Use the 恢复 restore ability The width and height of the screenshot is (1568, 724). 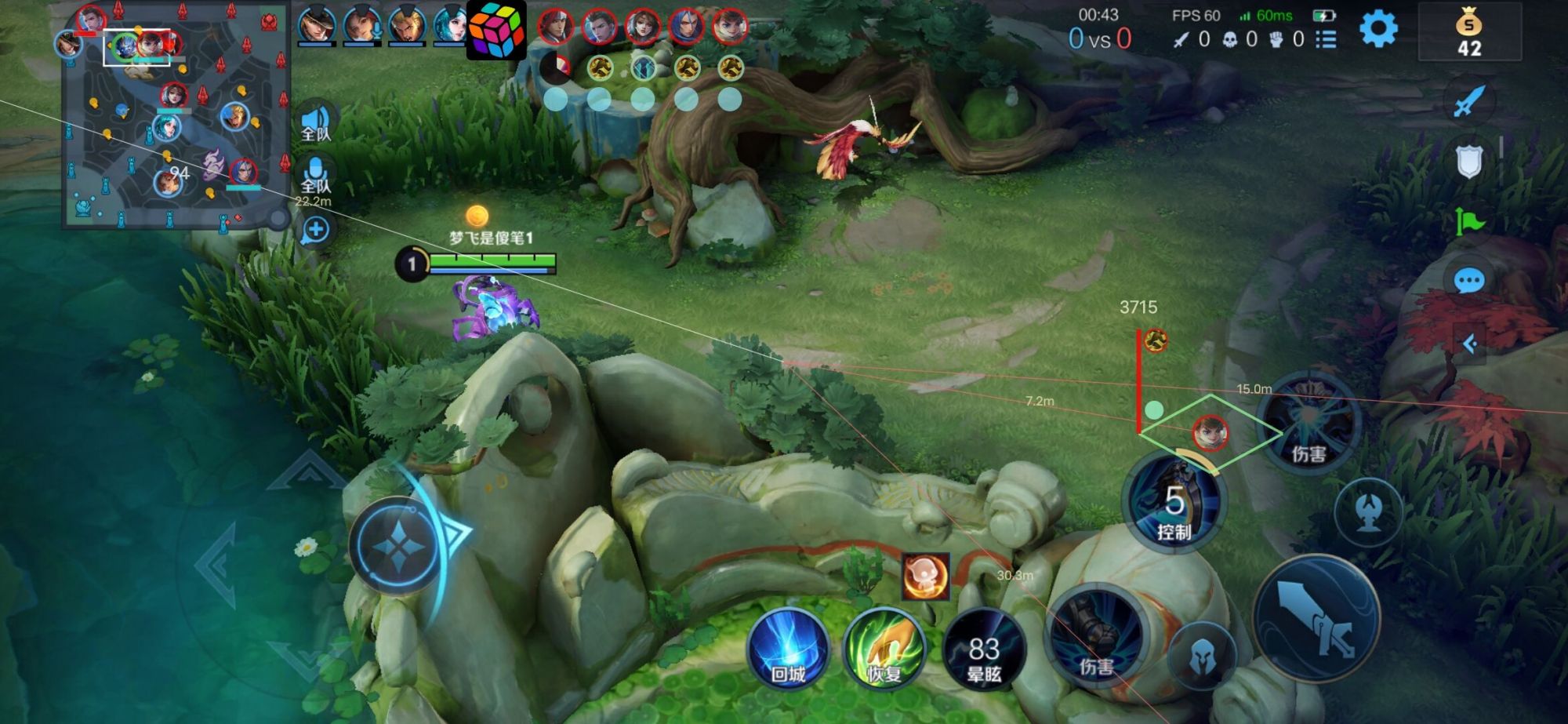click(x=884, y=649)
